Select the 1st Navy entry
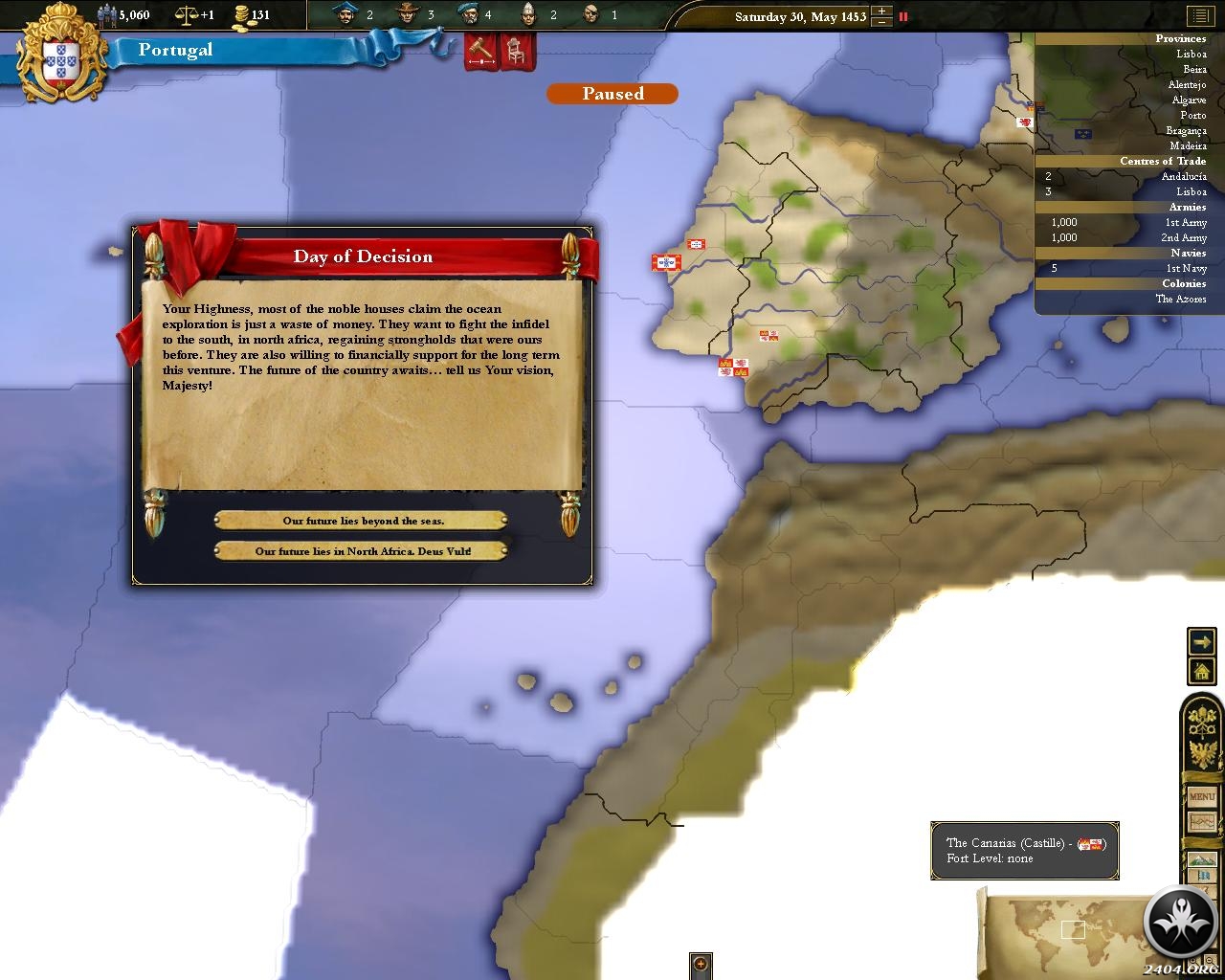Viewport: 1225px width, 980px height. pos(1187,269)
